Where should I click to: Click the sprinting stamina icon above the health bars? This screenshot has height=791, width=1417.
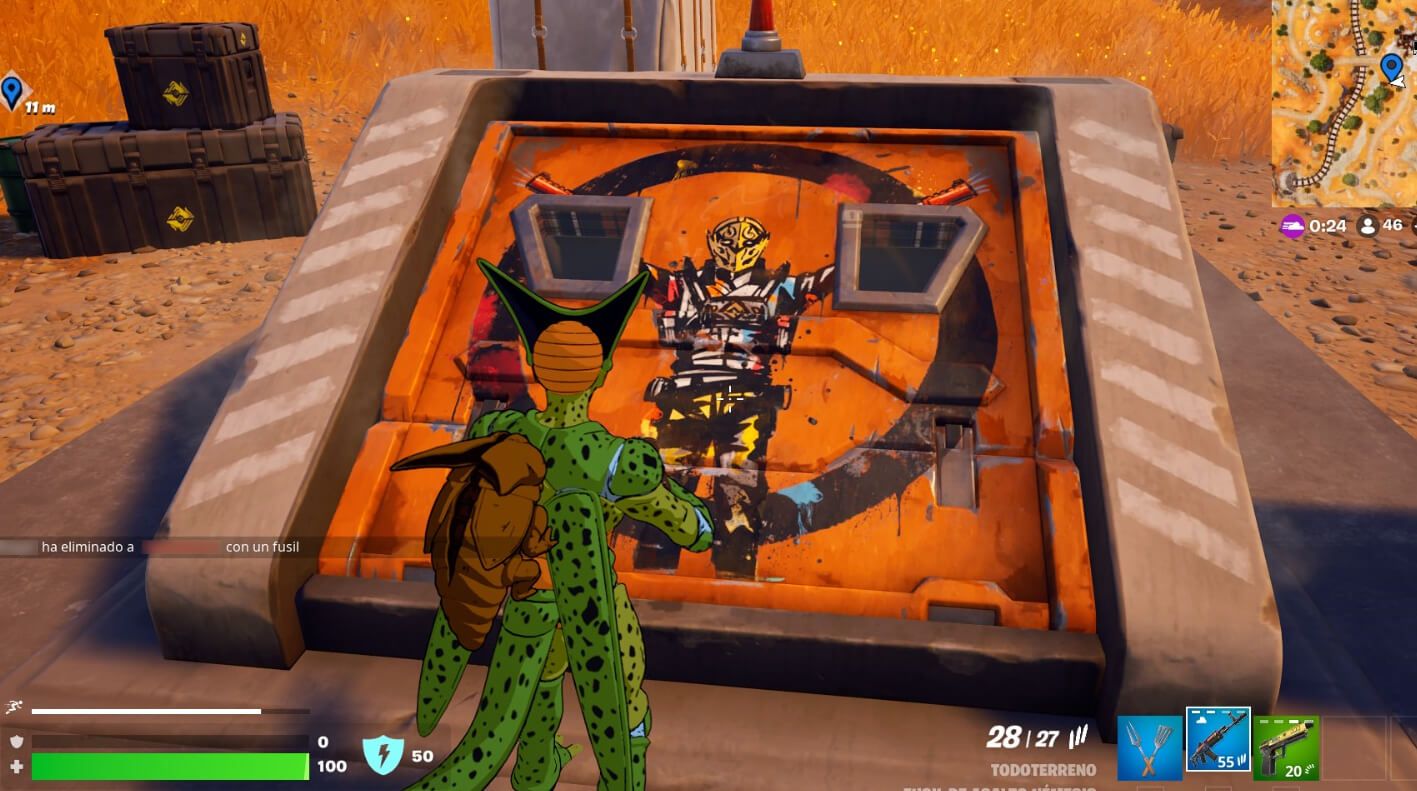14,707
